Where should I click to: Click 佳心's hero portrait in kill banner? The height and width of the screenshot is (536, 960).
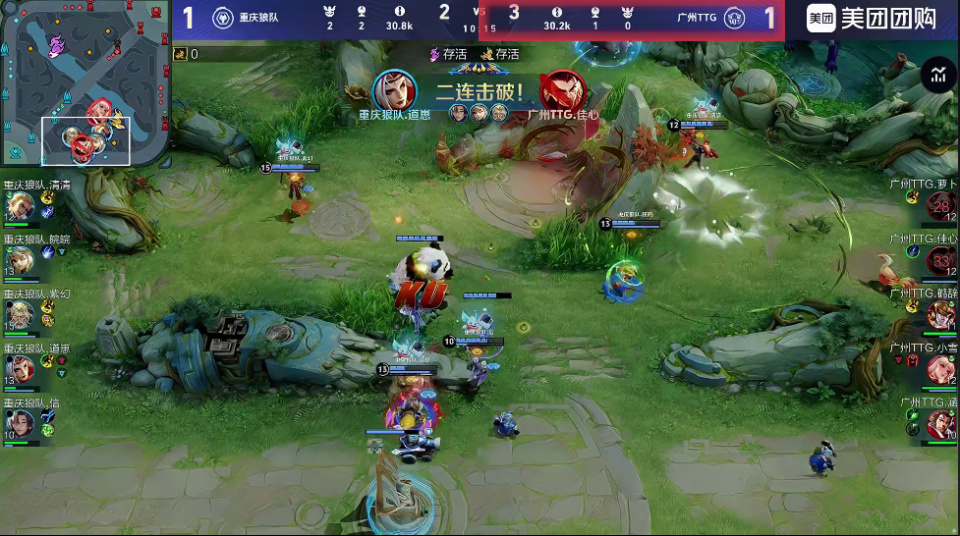click(562, 91)
